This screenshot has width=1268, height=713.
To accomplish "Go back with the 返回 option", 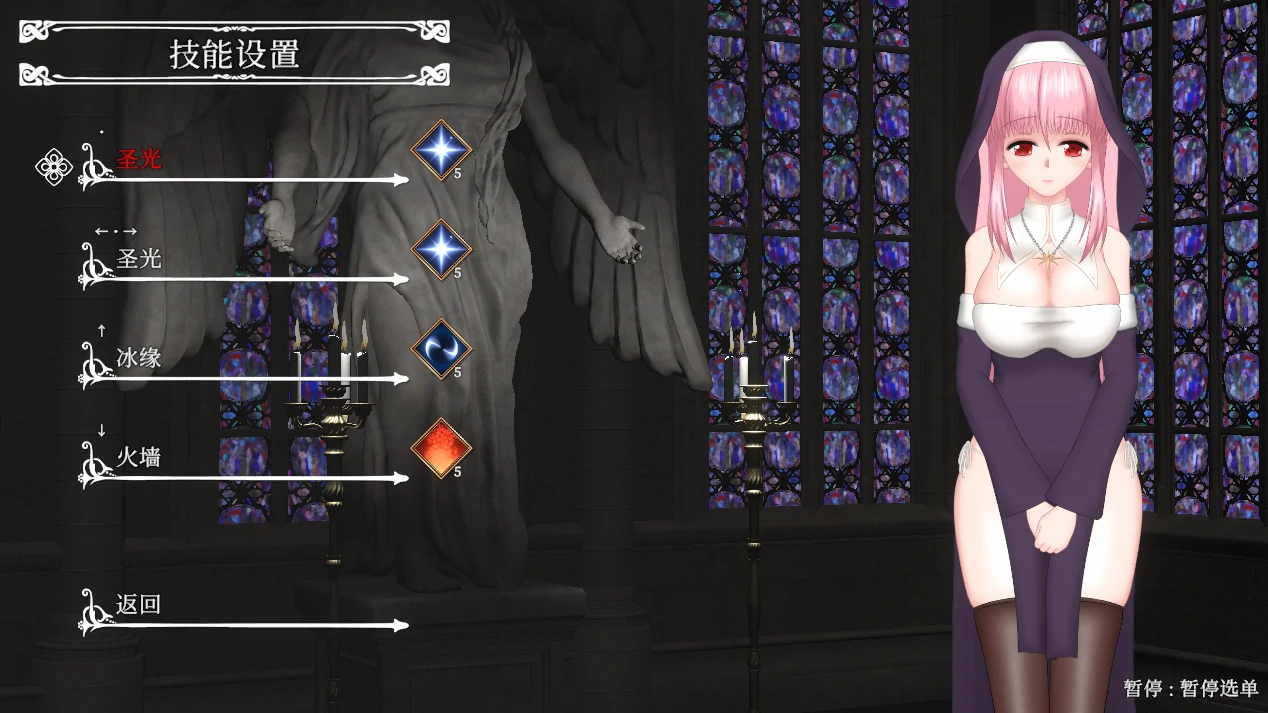I will 139,605.
